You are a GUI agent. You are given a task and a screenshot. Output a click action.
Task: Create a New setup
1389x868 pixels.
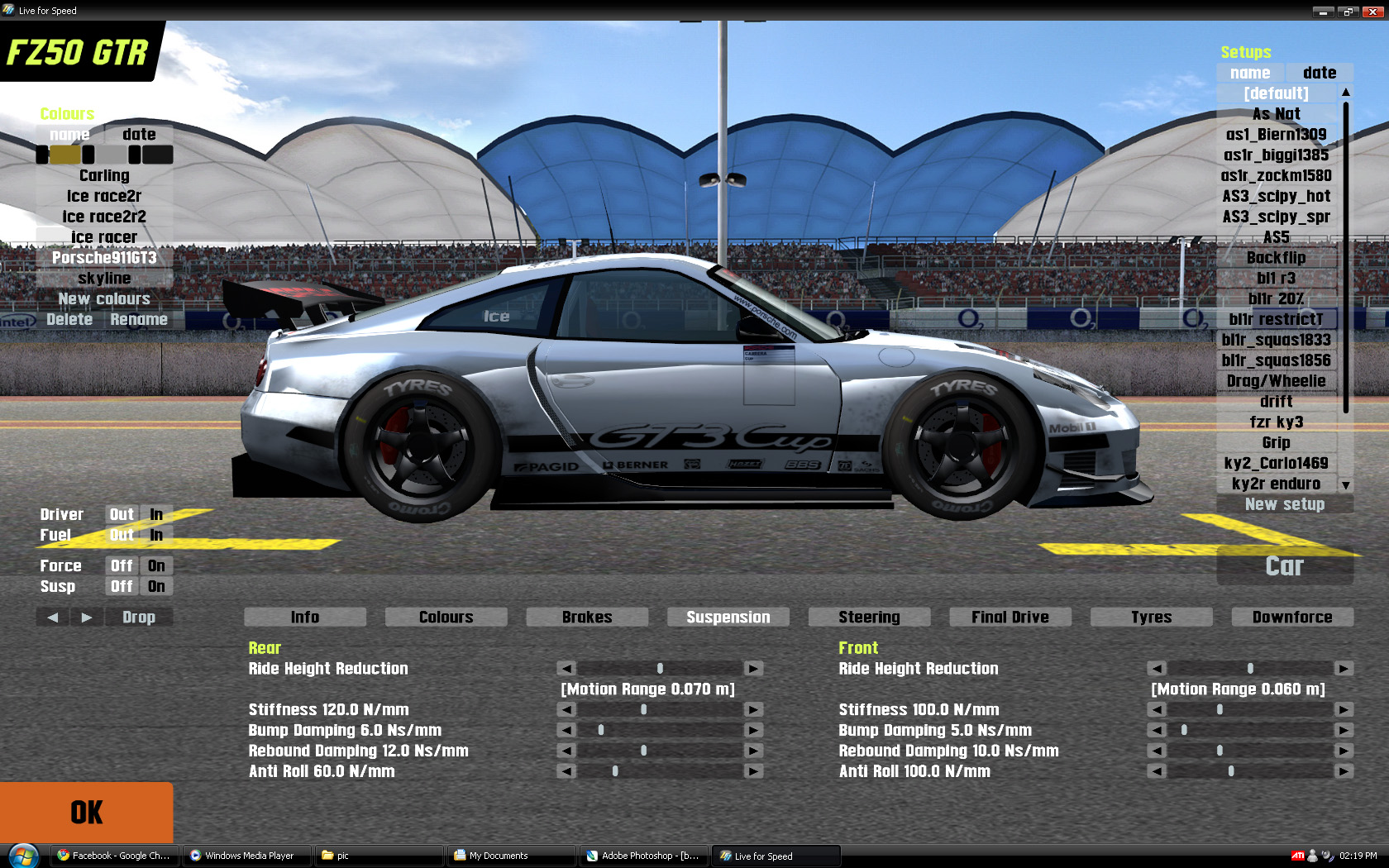(1284, 504)
